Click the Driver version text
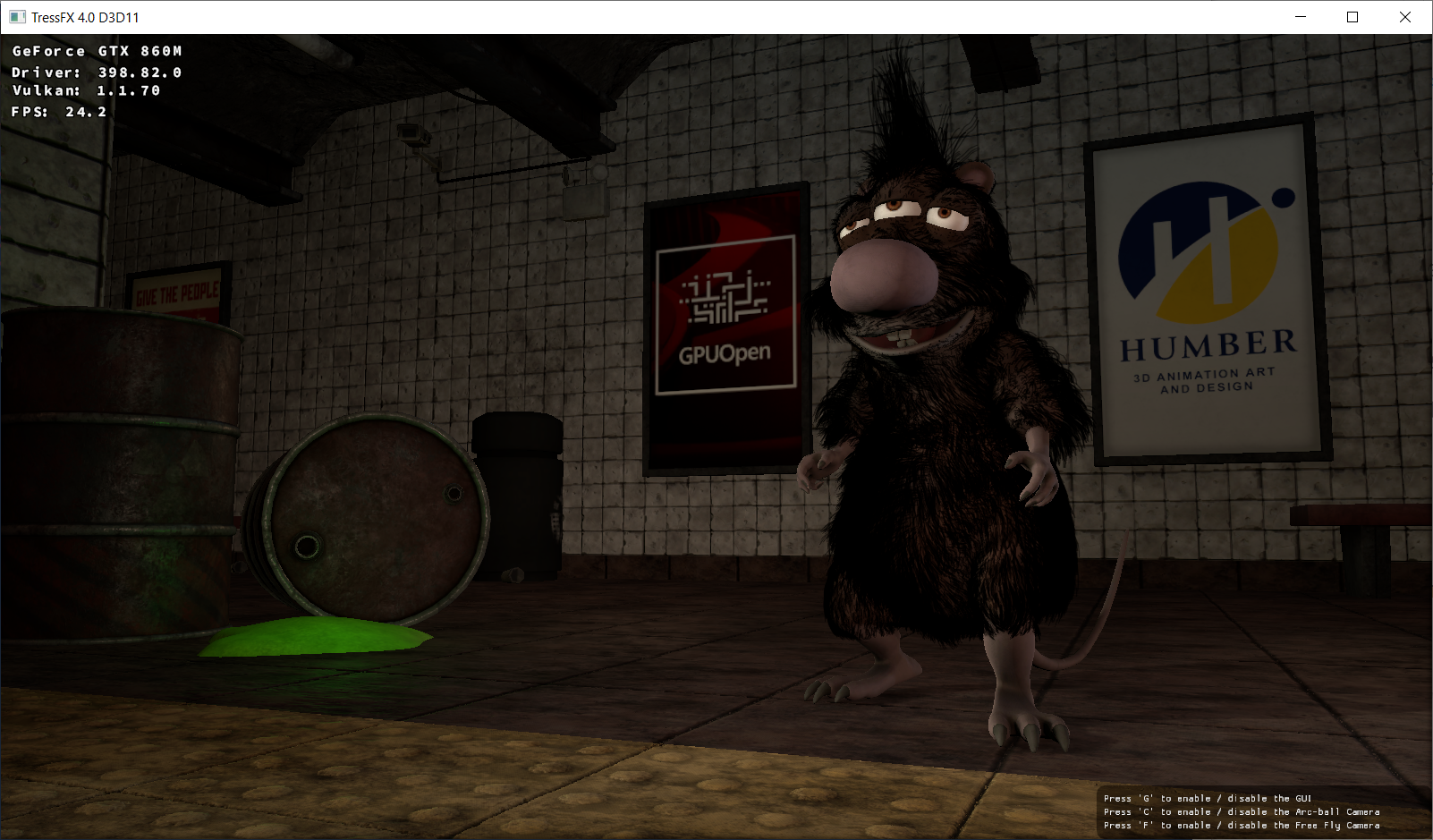 click(x=95, y=72)
